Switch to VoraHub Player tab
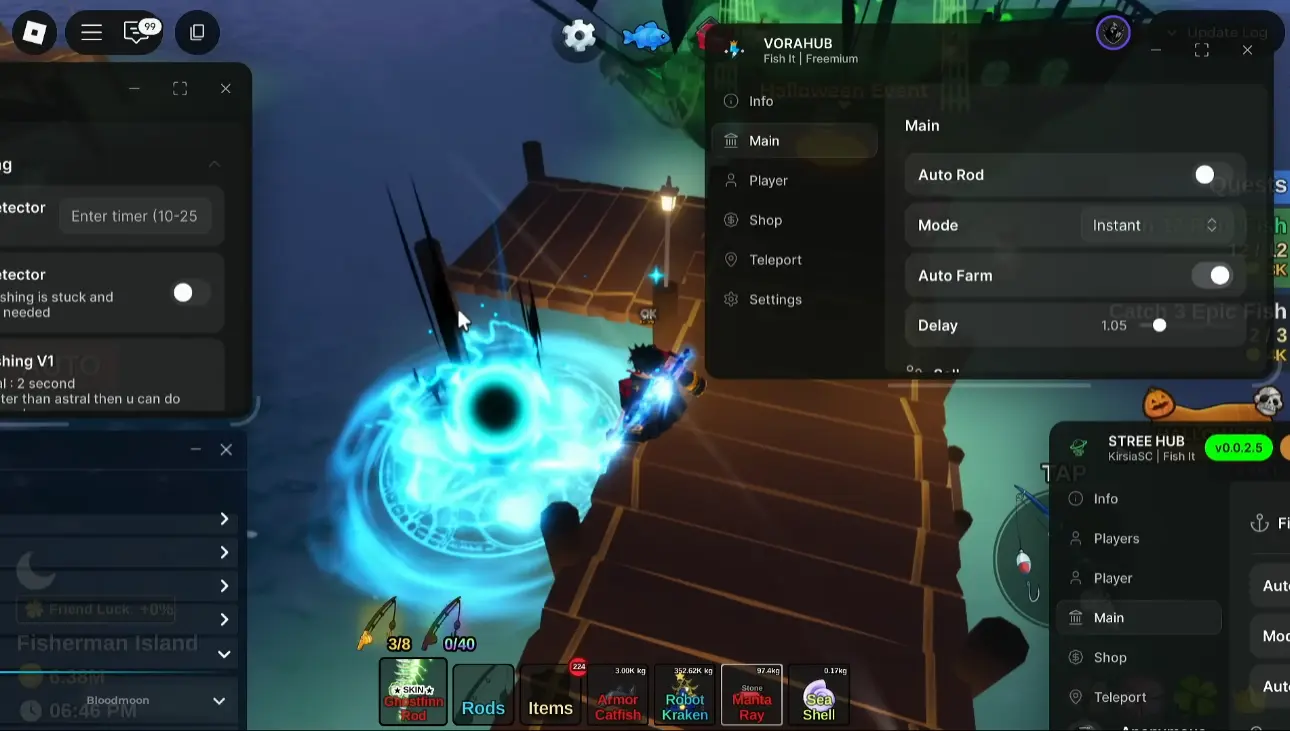 click(x=768, y=181)
